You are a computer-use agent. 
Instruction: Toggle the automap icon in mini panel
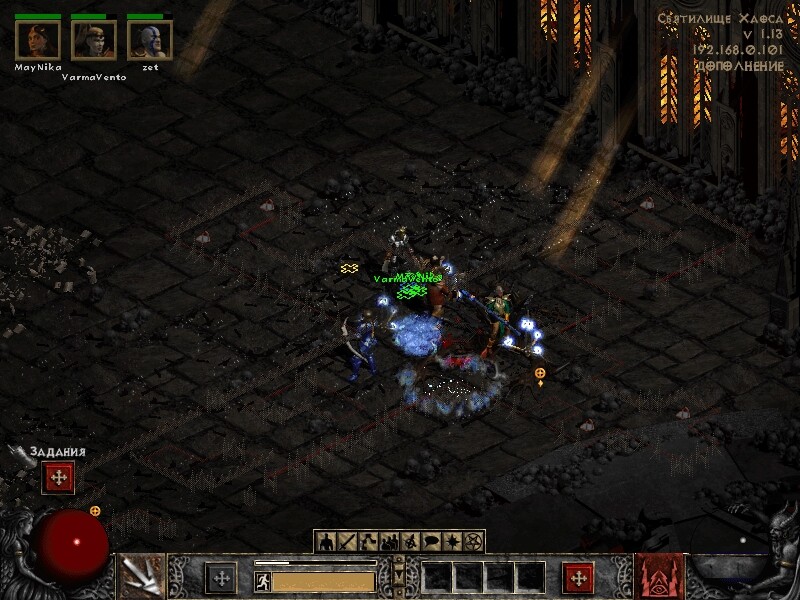tap(410, 542)
